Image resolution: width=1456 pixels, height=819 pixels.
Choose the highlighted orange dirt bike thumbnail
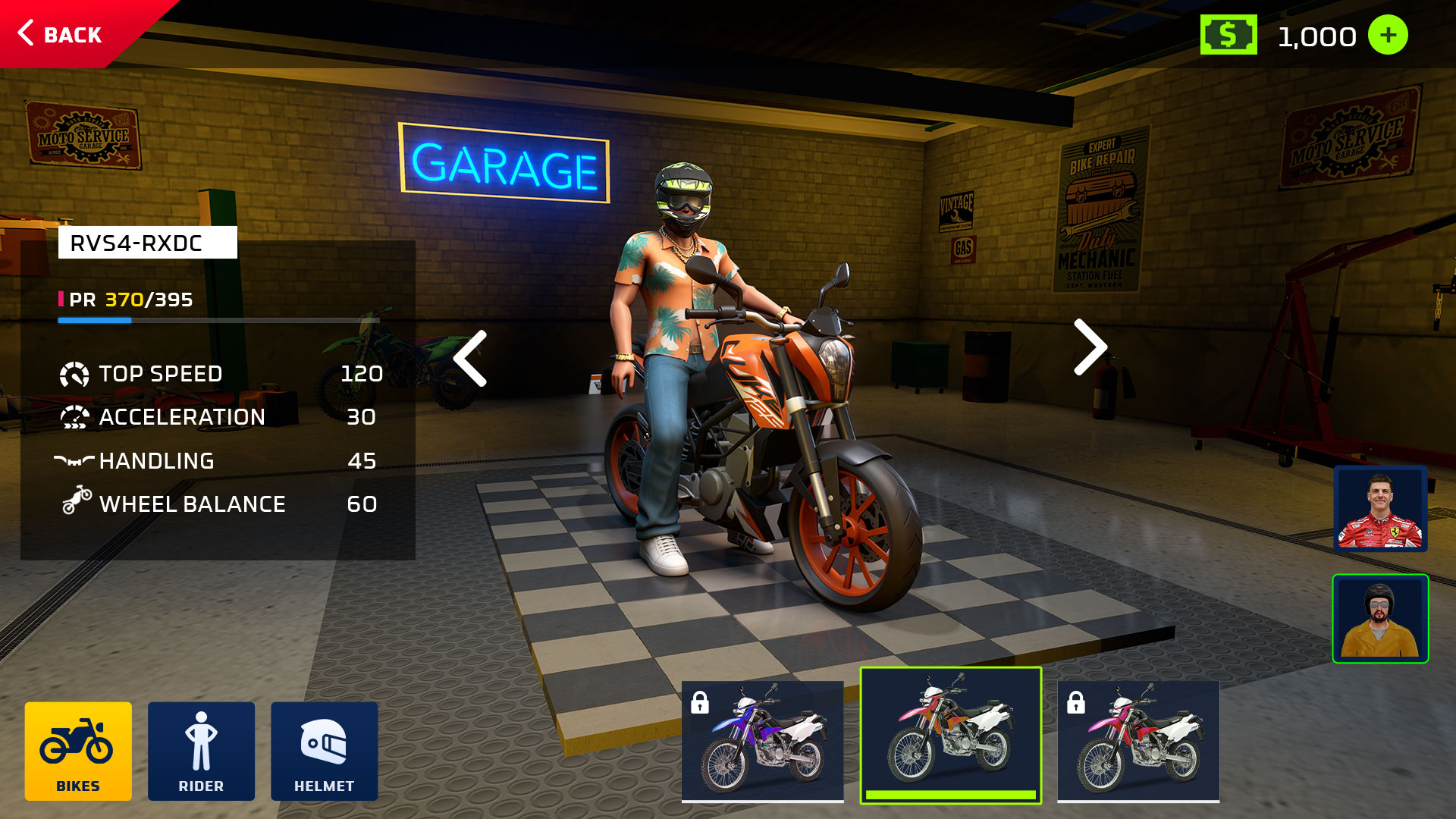point(950,734)
